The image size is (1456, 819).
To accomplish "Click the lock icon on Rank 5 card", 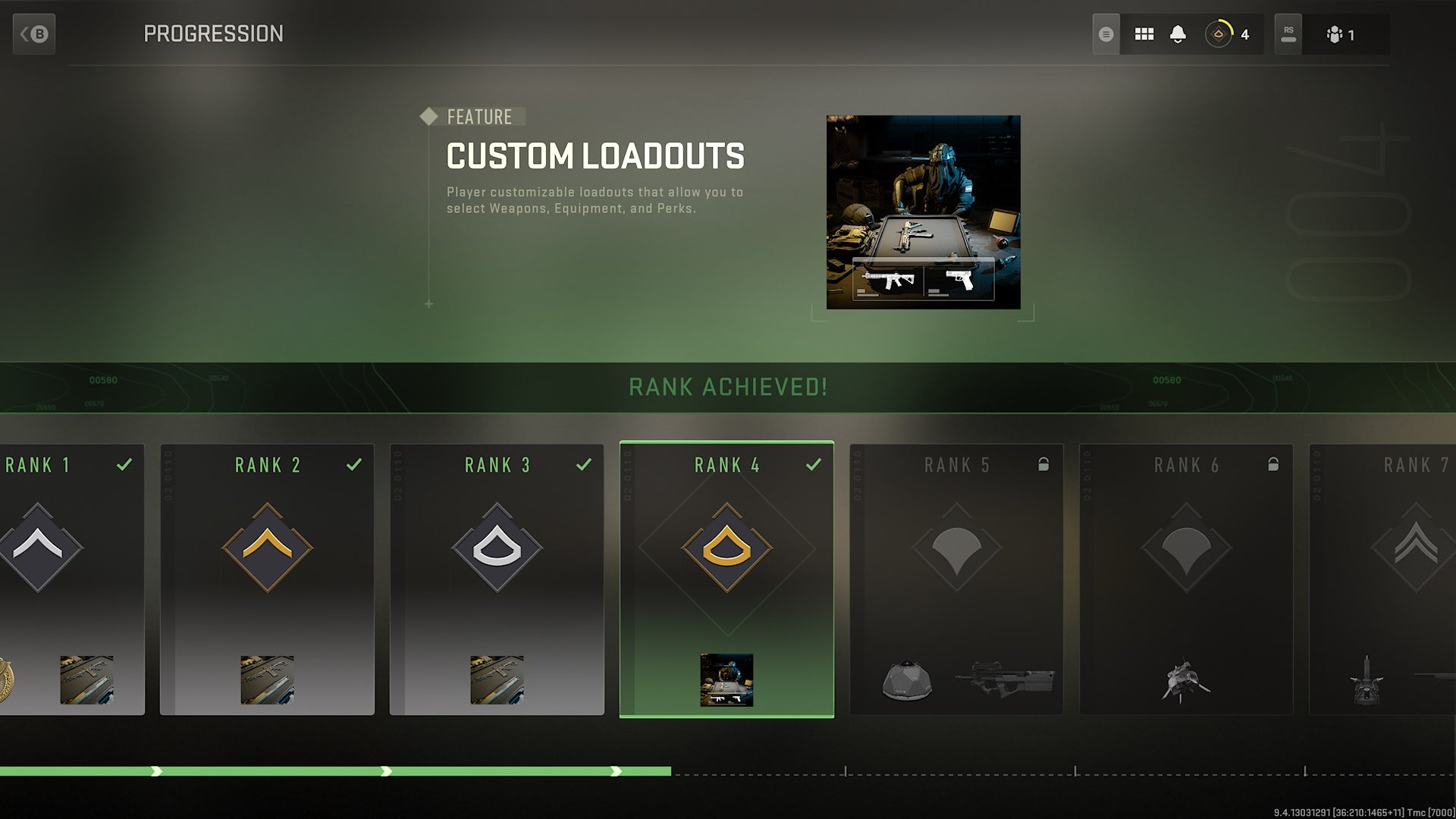I will tap(1044, 464).
